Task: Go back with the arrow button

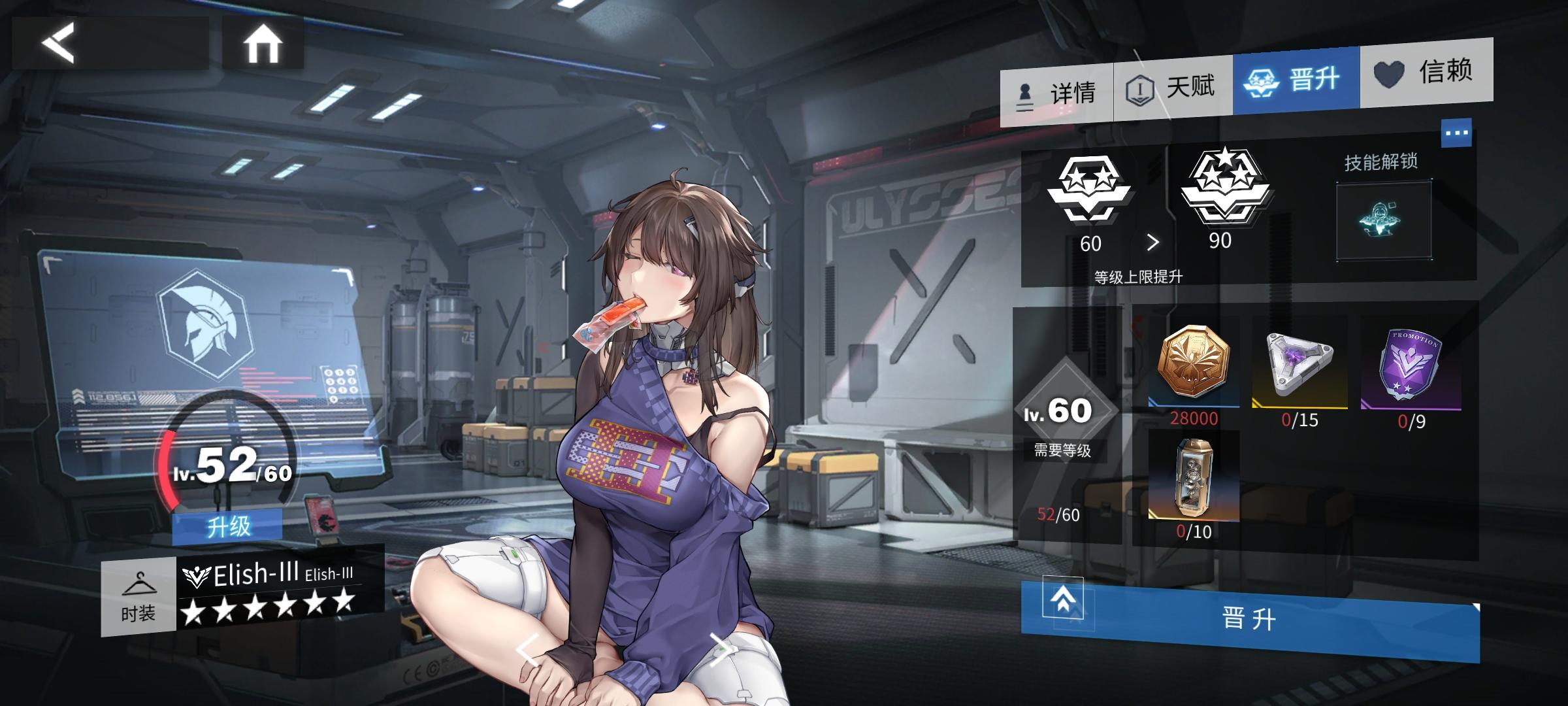Action: click(x=59, y=43)
